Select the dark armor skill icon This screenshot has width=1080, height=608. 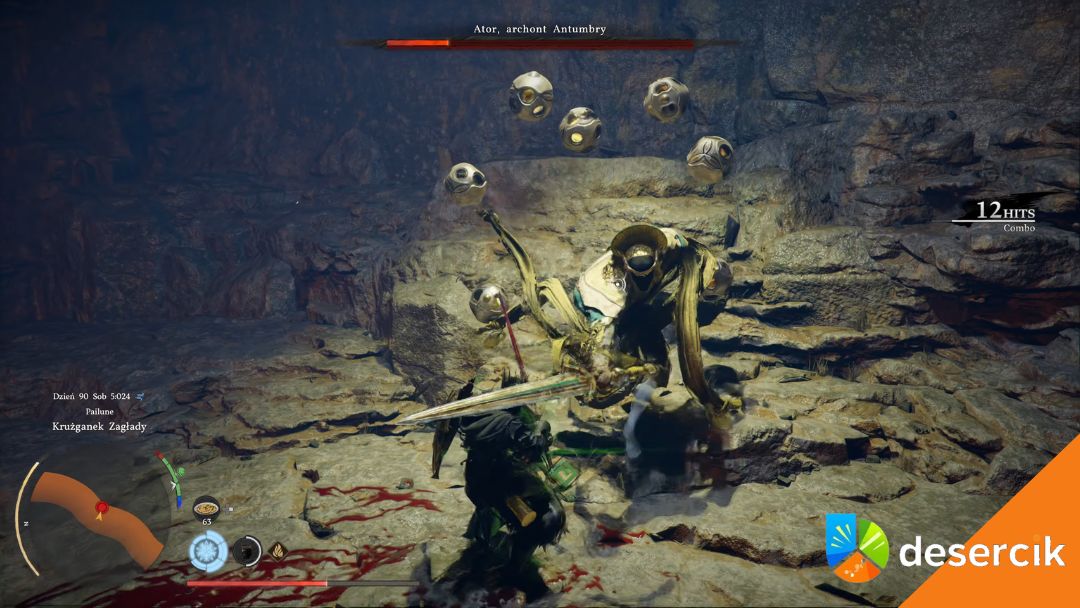(x=245, y=550)
